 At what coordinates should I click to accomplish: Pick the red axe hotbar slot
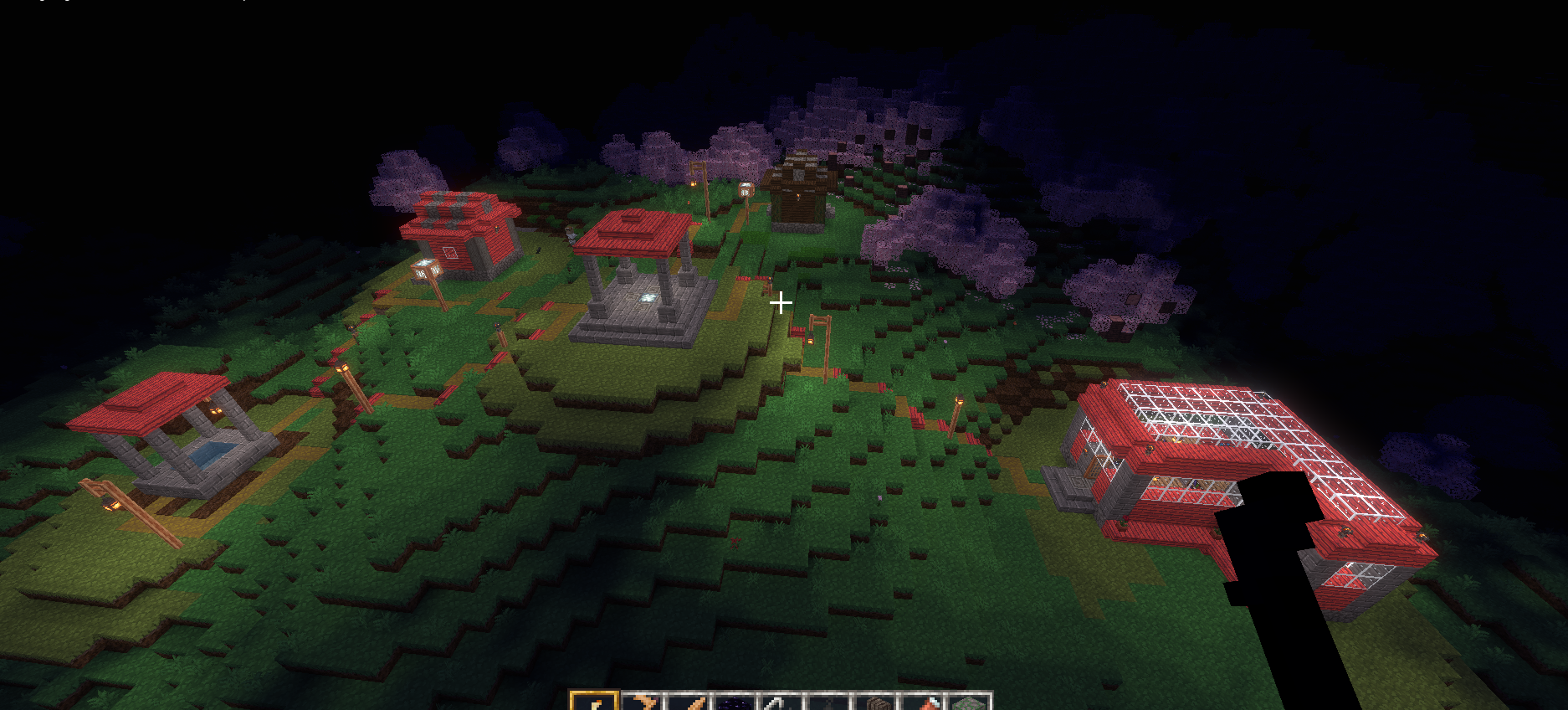[x=923, y=703]
